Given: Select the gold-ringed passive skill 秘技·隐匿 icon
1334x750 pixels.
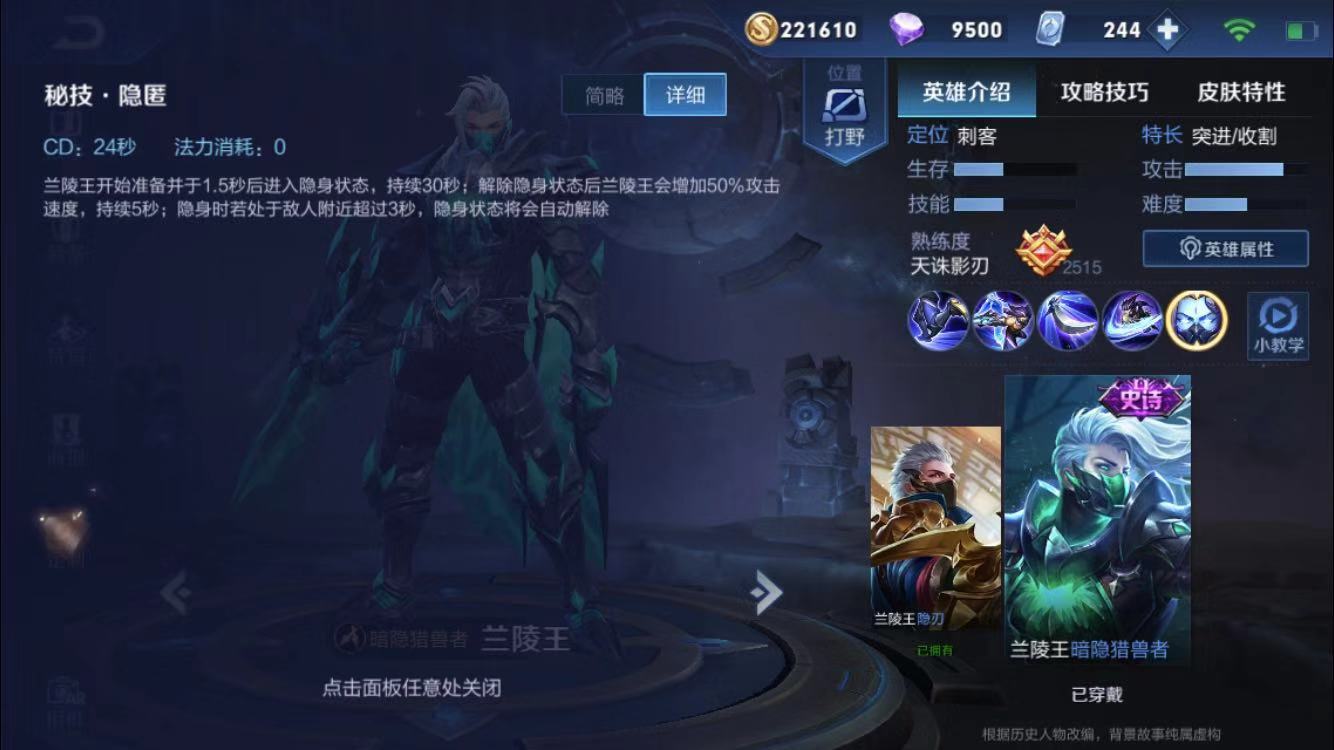Looking at the screenshot, I should [x=1196, y=322].
